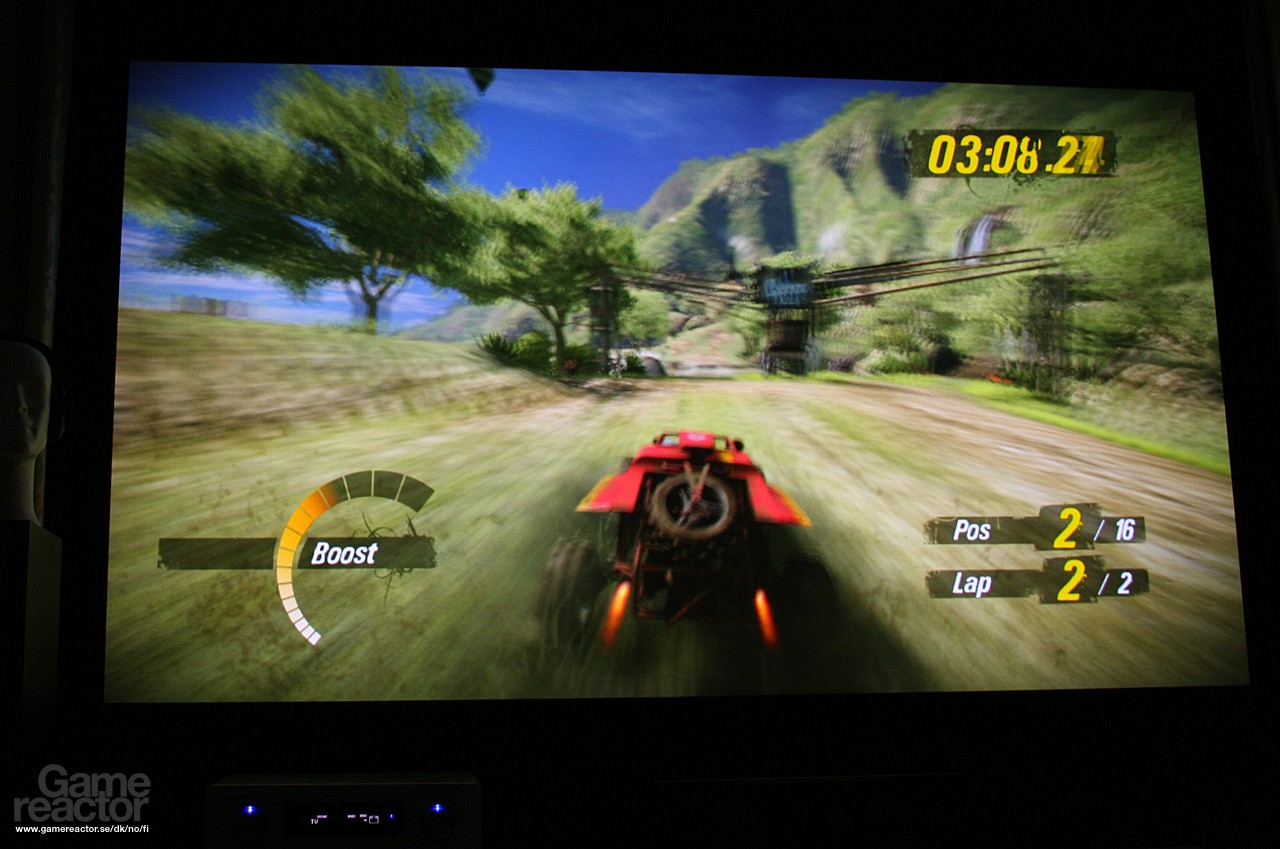Click the waterfall on the distant cliffs
The image size is (1280, 849).
[x=975, y=235]
